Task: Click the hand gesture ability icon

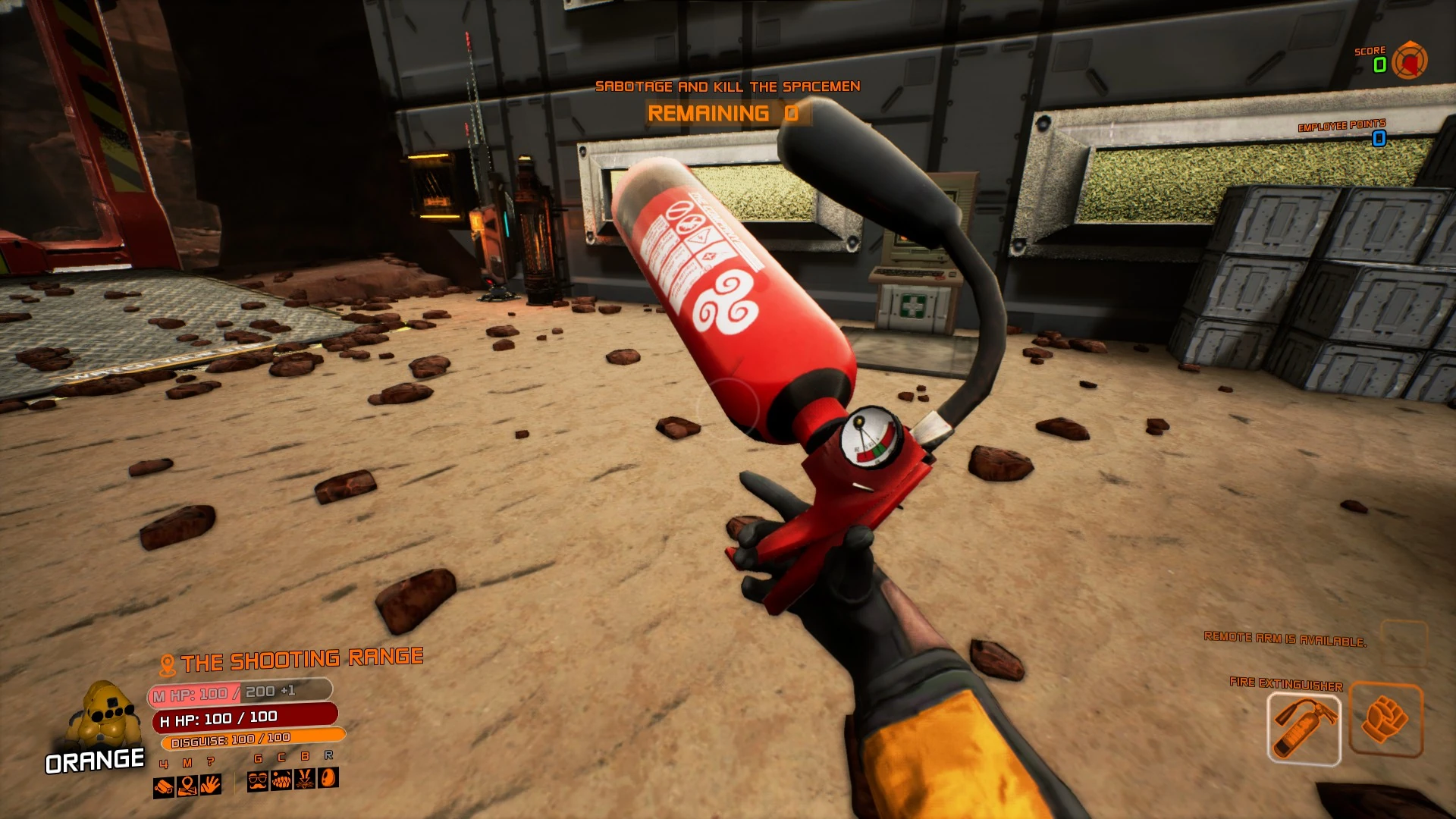Action: (211, 786)
